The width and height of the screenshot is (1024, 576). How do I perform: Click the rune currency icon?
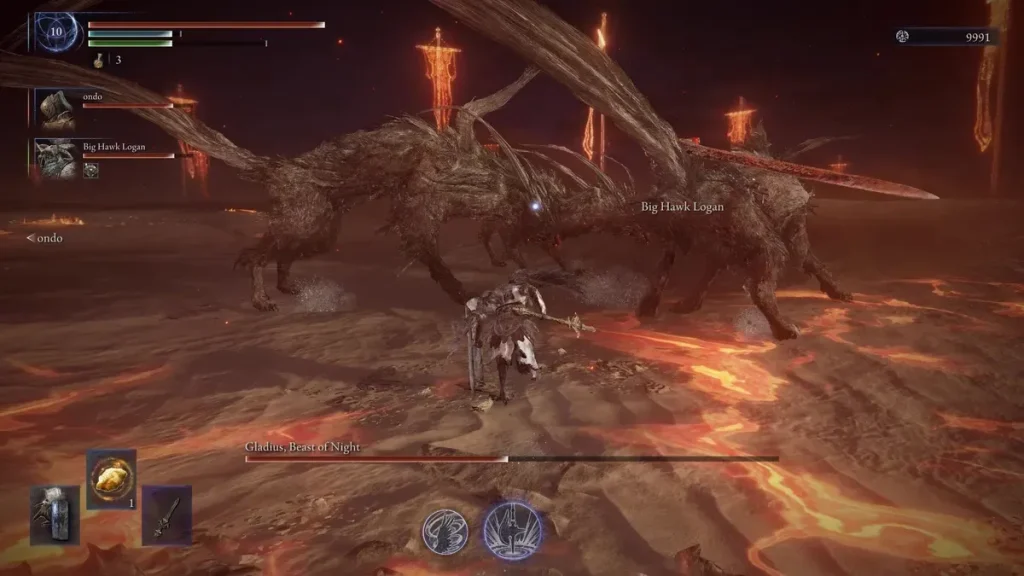click(903, 37)
